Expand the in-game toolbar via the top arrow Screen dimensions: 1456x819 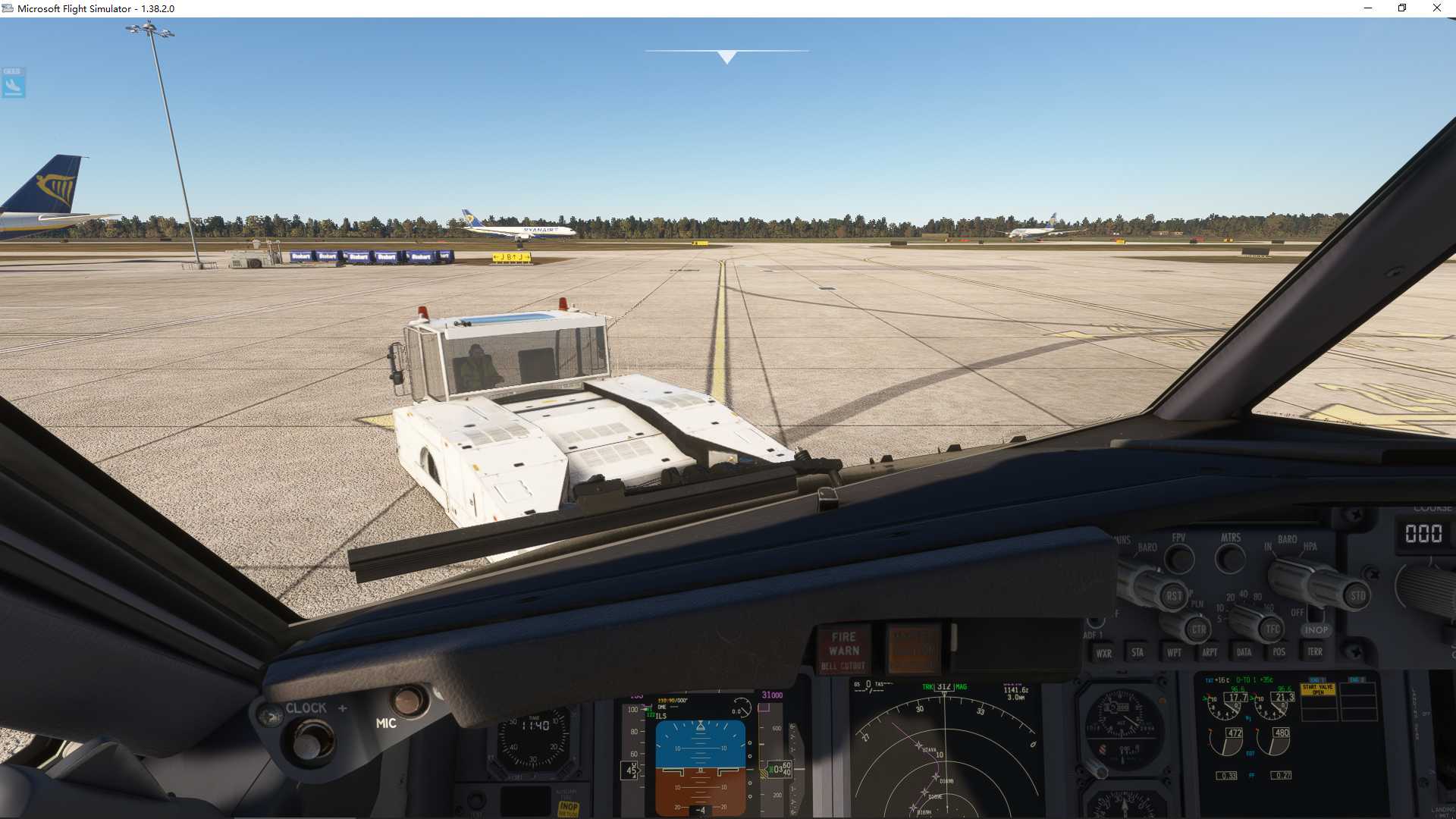726,55
